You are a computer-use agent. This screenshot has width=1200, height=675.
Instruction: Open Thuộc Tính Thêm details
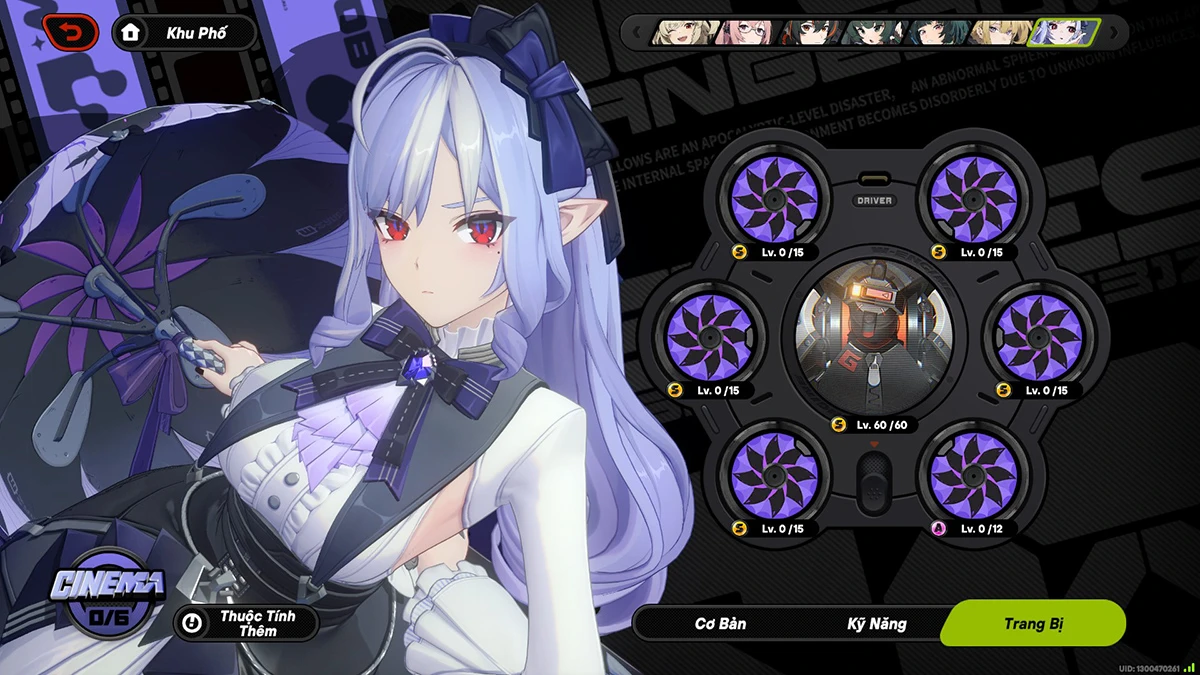246,623
